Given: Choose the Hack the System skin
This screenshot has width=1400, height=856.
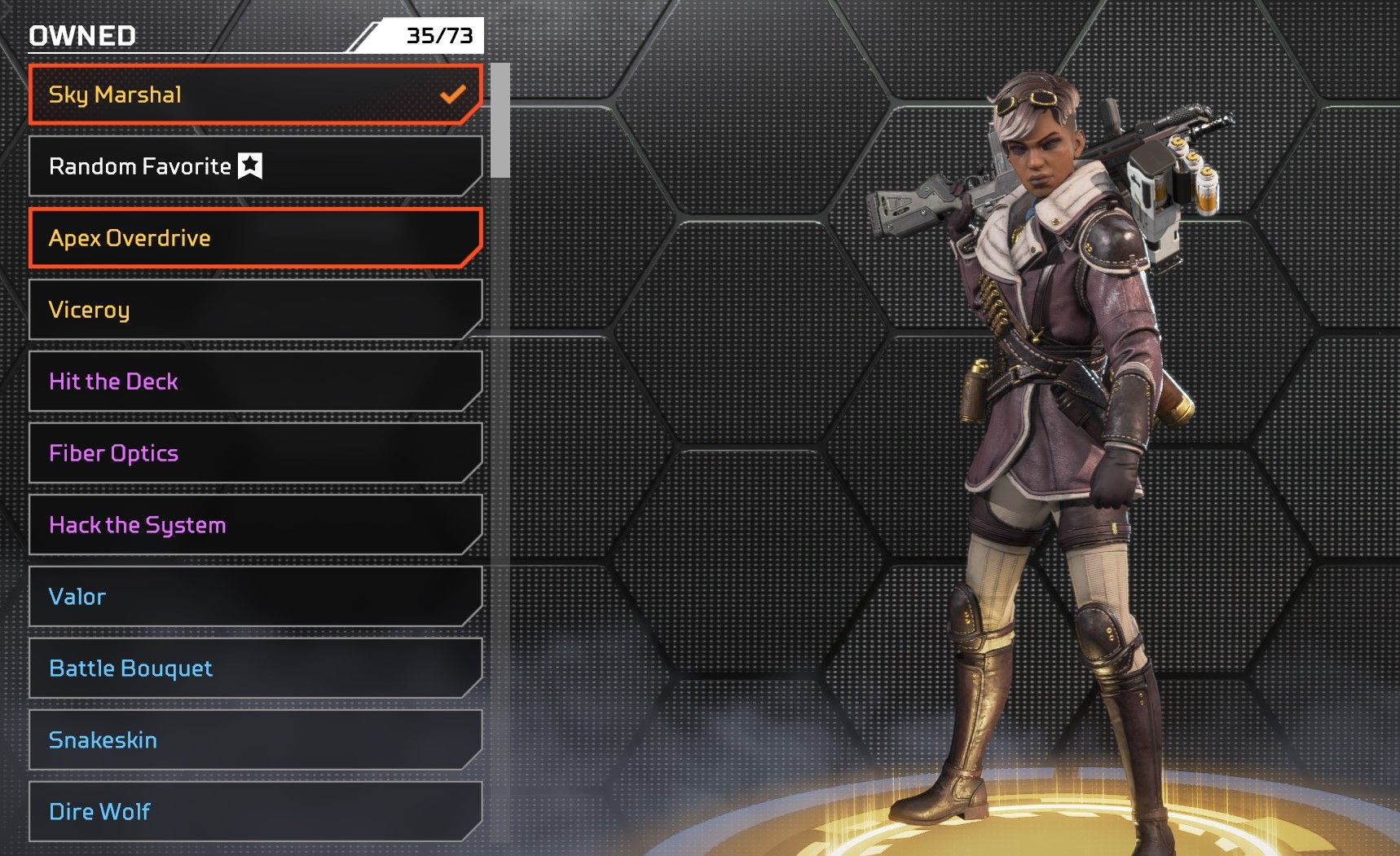Looking at the screenshot, I should (254, 525).
